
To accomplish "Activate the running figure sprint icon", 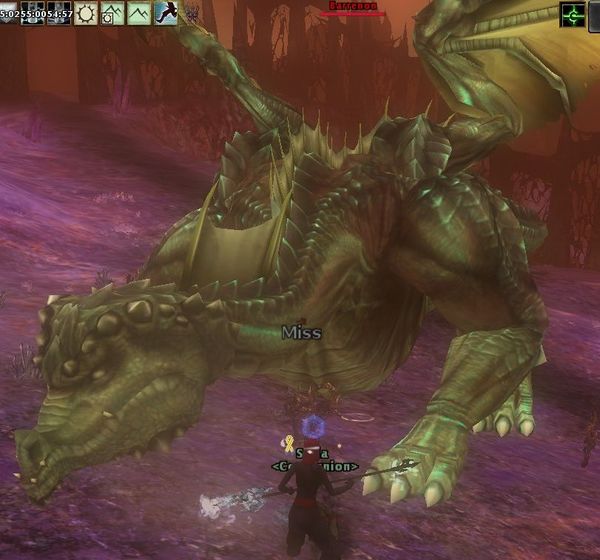I will [x=164, y=14].
